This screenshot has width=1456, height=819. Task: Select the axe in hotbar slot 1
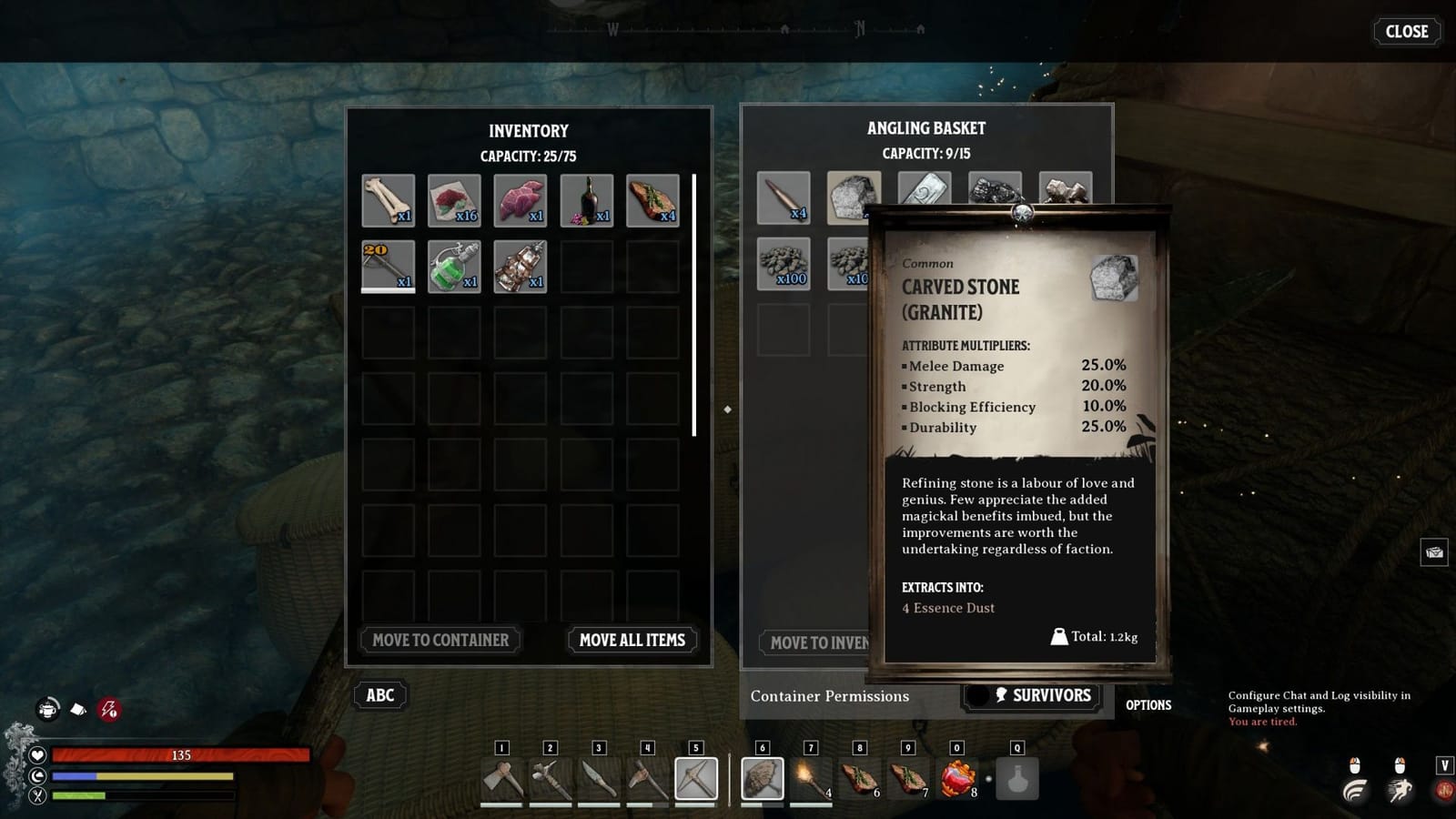coord(501,780)
